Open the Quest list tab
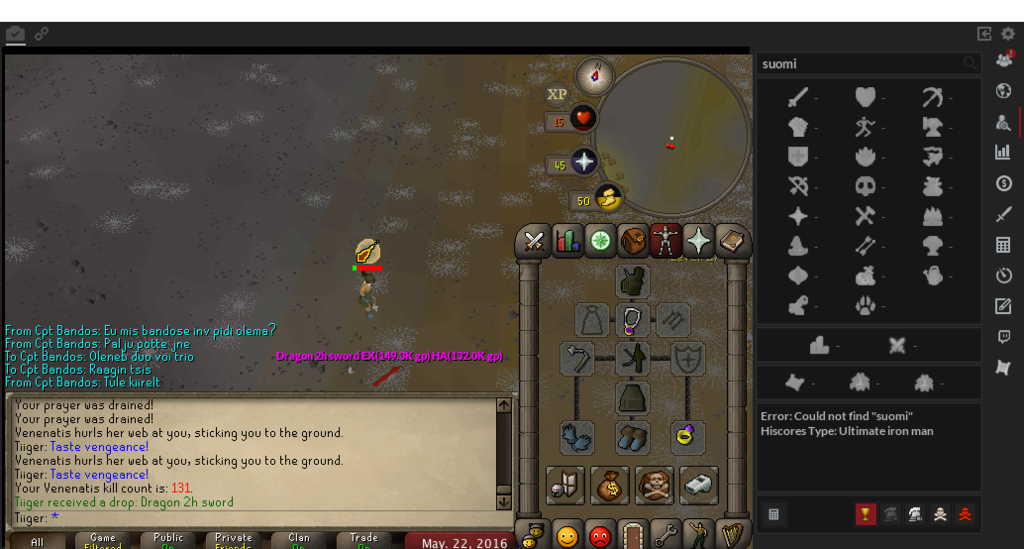Screen dimensions: 1024x549 601,241
